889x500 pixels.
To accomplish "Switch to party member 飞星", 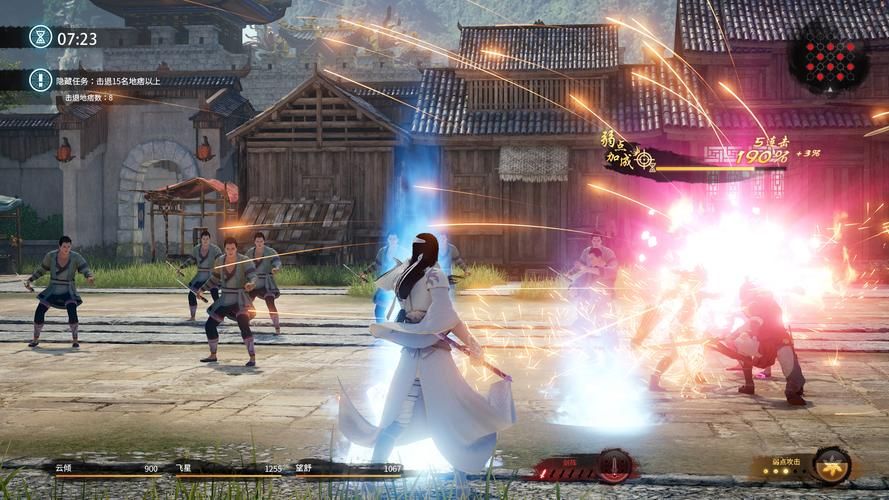I will (228, 468).
